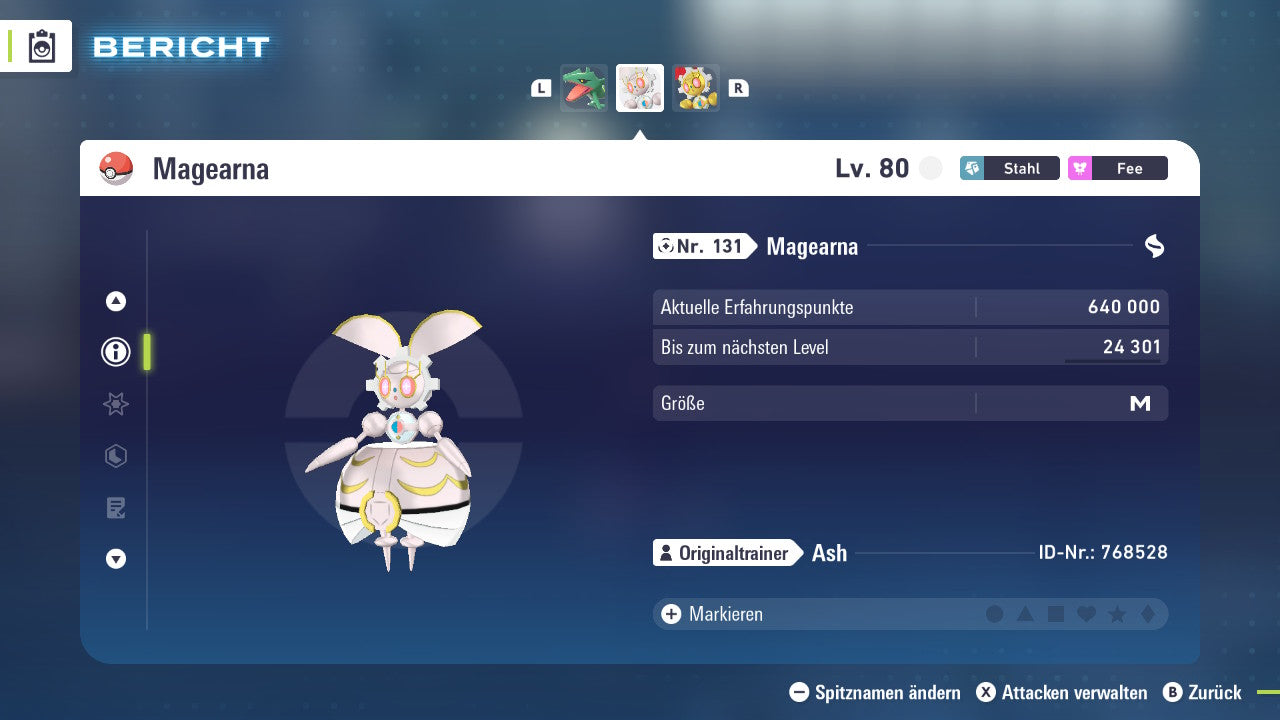The height and width of the screenshot is (720, 1280).
Task: Click the shiny mark beside Nr. 131 Magearna
Action: tap(1155, 243)
